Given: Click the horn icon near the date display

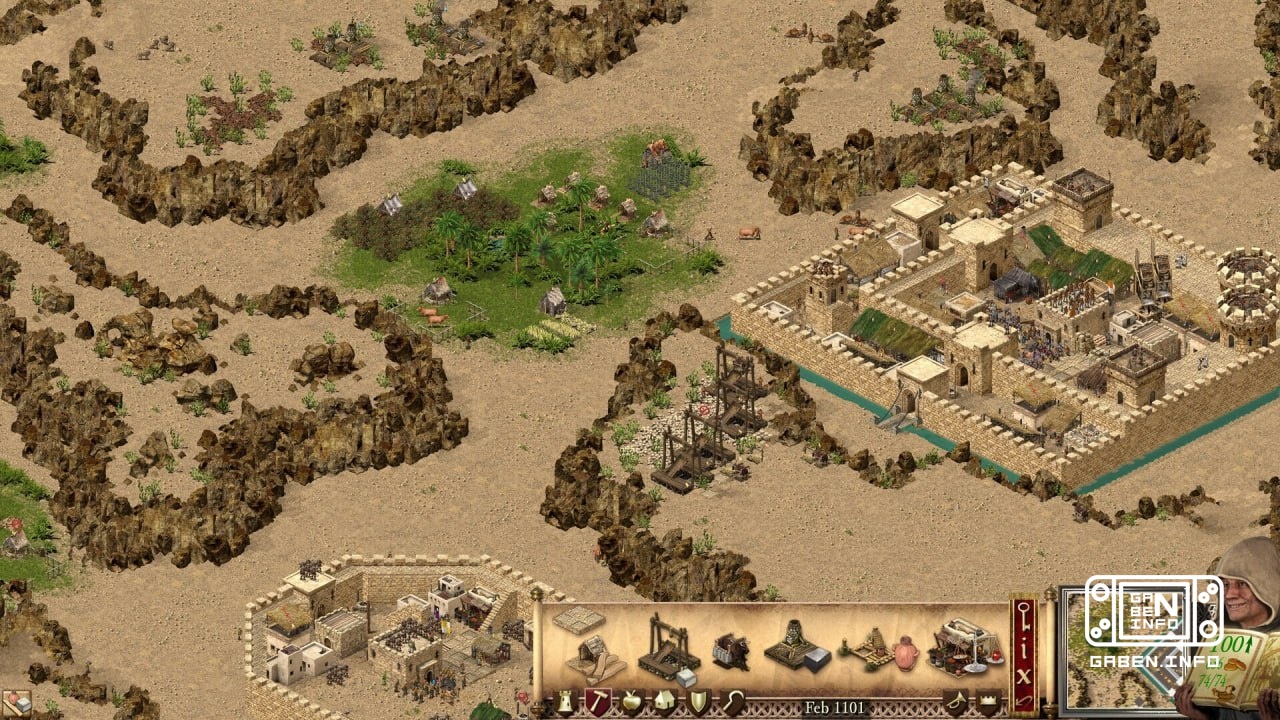Looking at the screenshot, I should click(954, 702).
